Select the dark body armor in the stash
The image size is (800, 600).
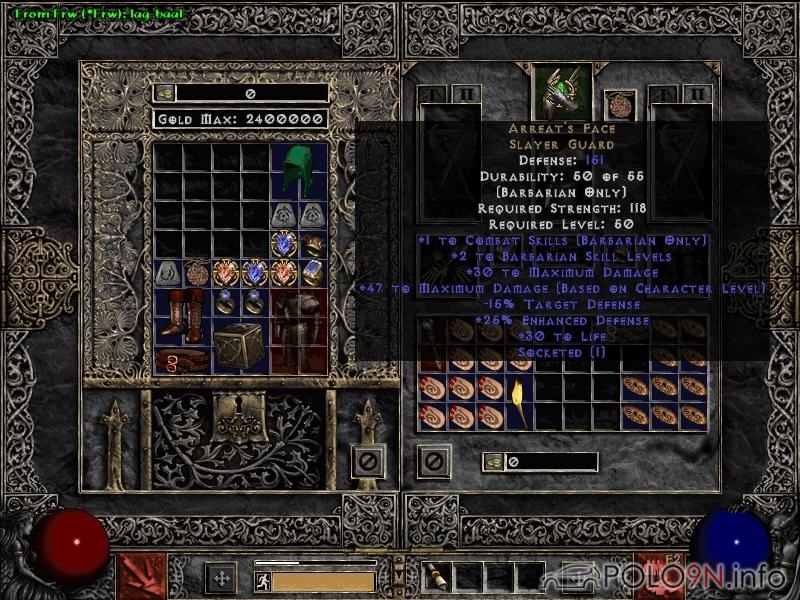tap(298, 330)
